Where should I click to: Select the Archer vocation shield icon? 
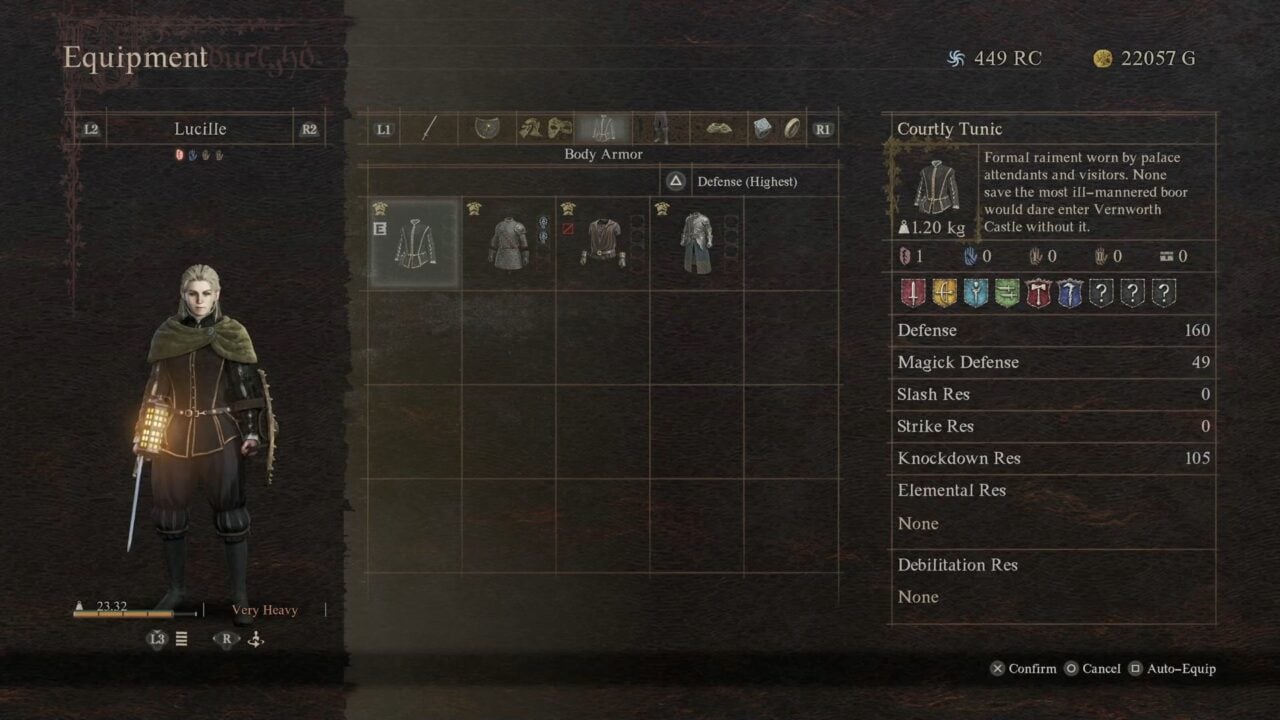tap(943, 292)
